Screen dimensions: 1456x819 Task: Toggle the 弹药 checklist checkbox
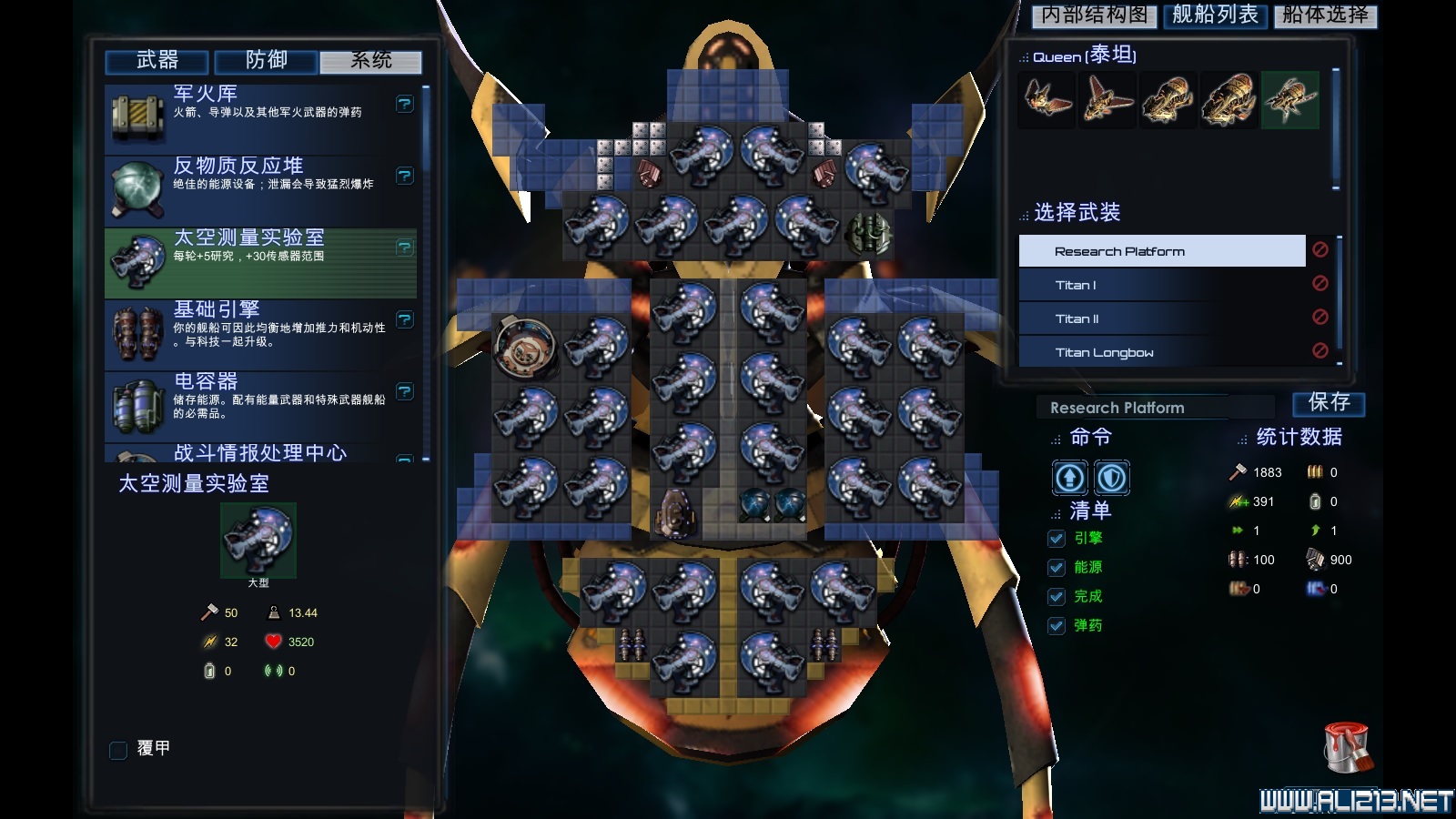pos(1057,626)
